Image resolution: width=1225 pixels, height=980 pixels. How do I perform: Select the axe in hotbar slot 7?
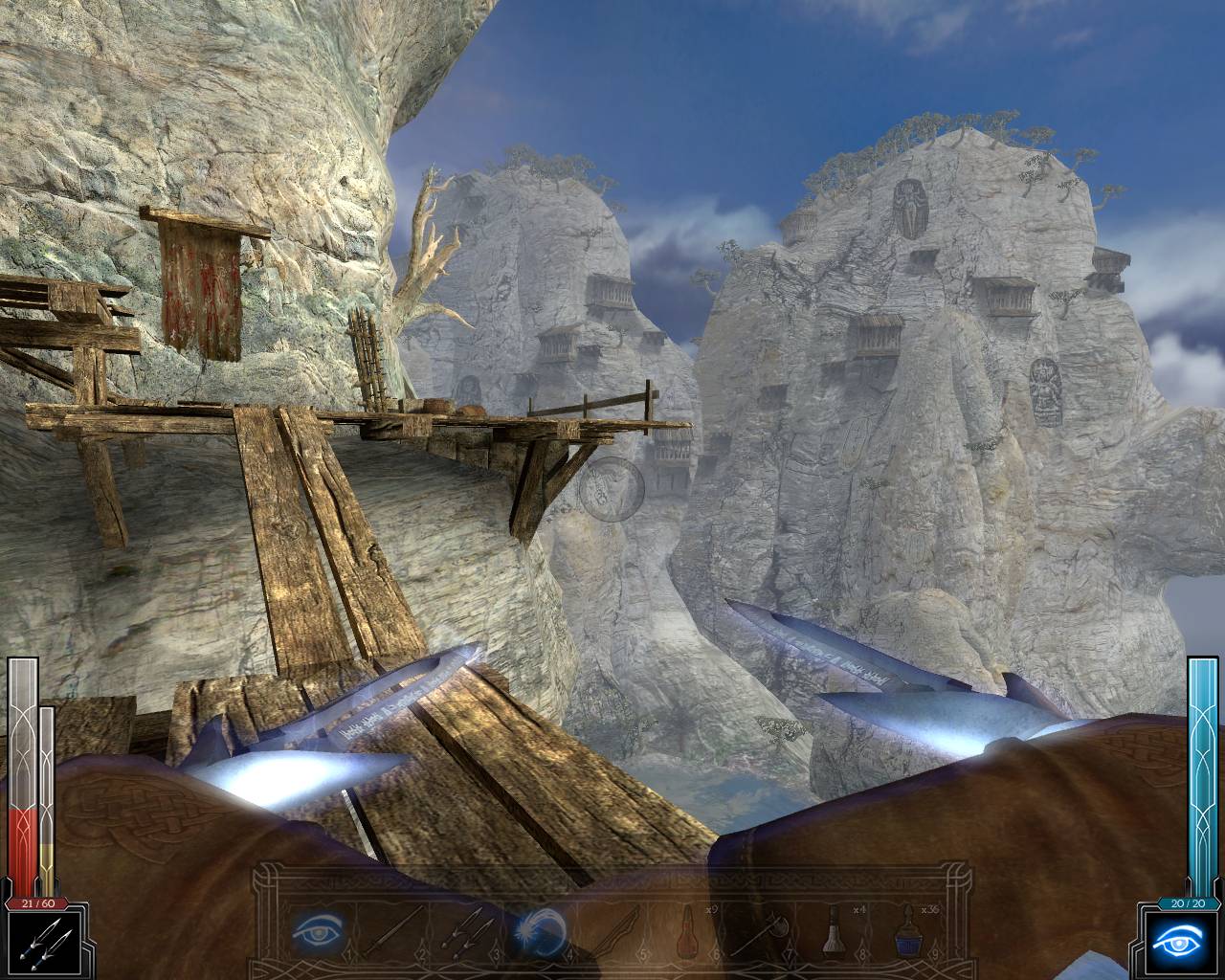758,928
